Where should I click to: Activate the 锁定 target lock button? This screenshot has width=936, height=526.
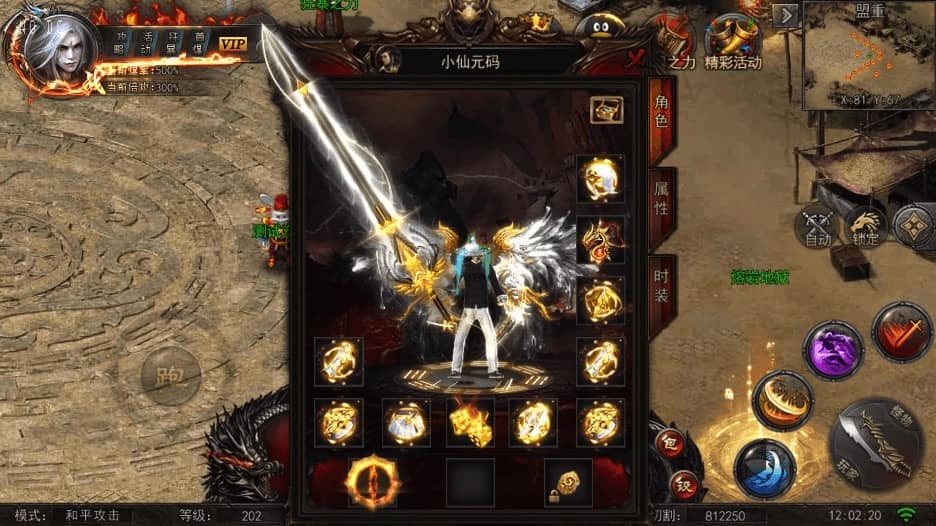click(864, 227)
